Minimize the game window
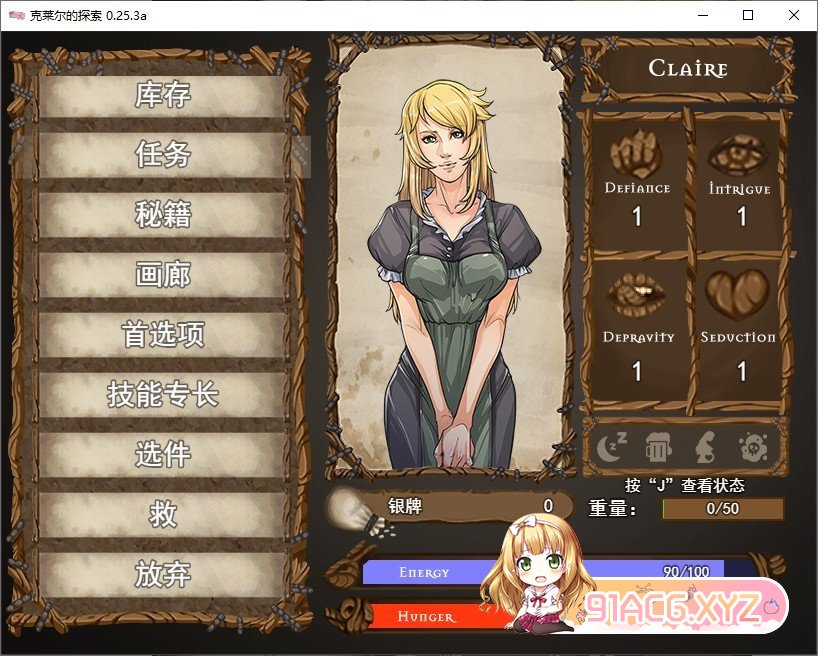This screenshot has width=818, height=656. click(702, 15)
